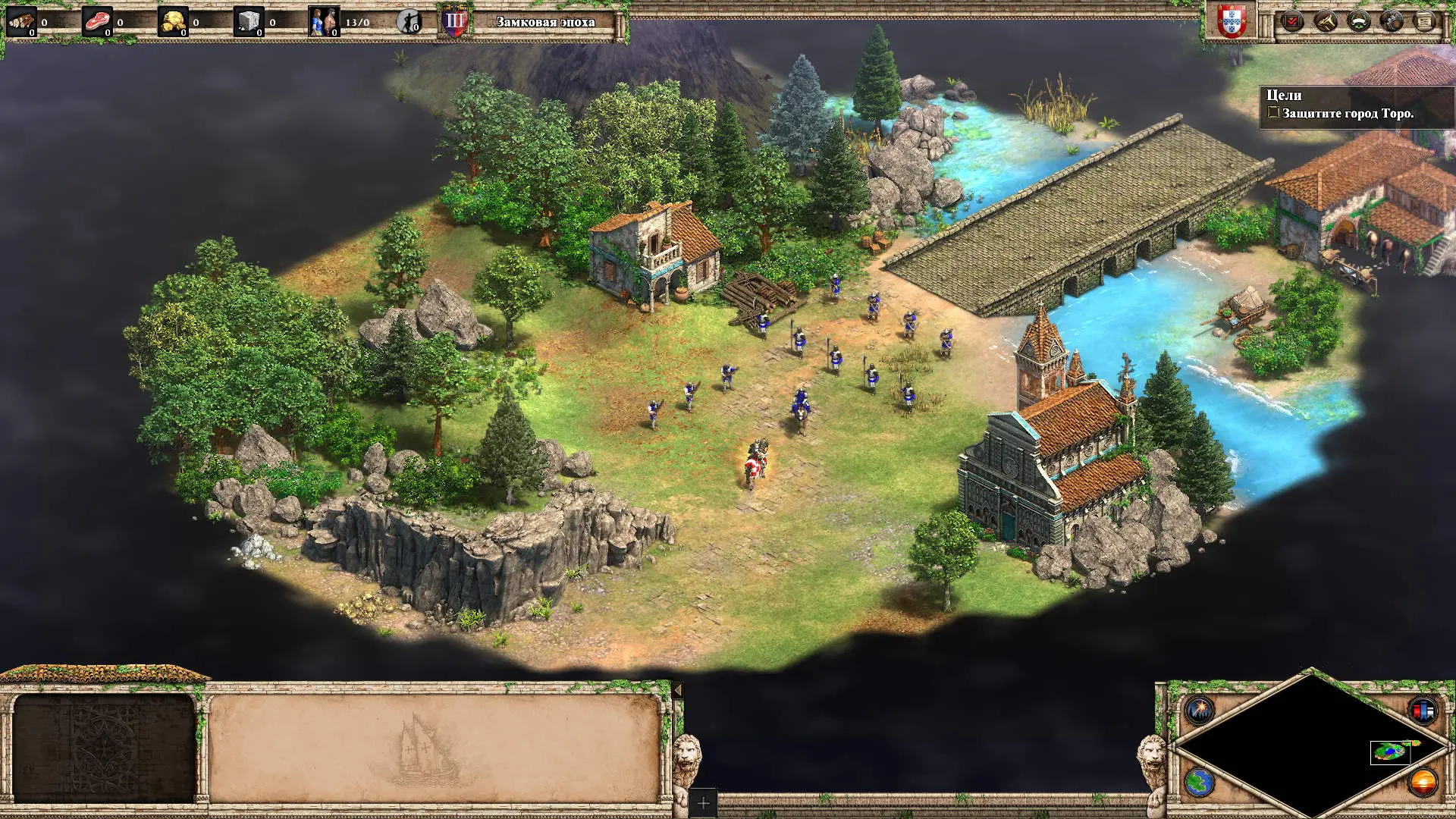Open the main menu scroll icon

click(1424, 21)
